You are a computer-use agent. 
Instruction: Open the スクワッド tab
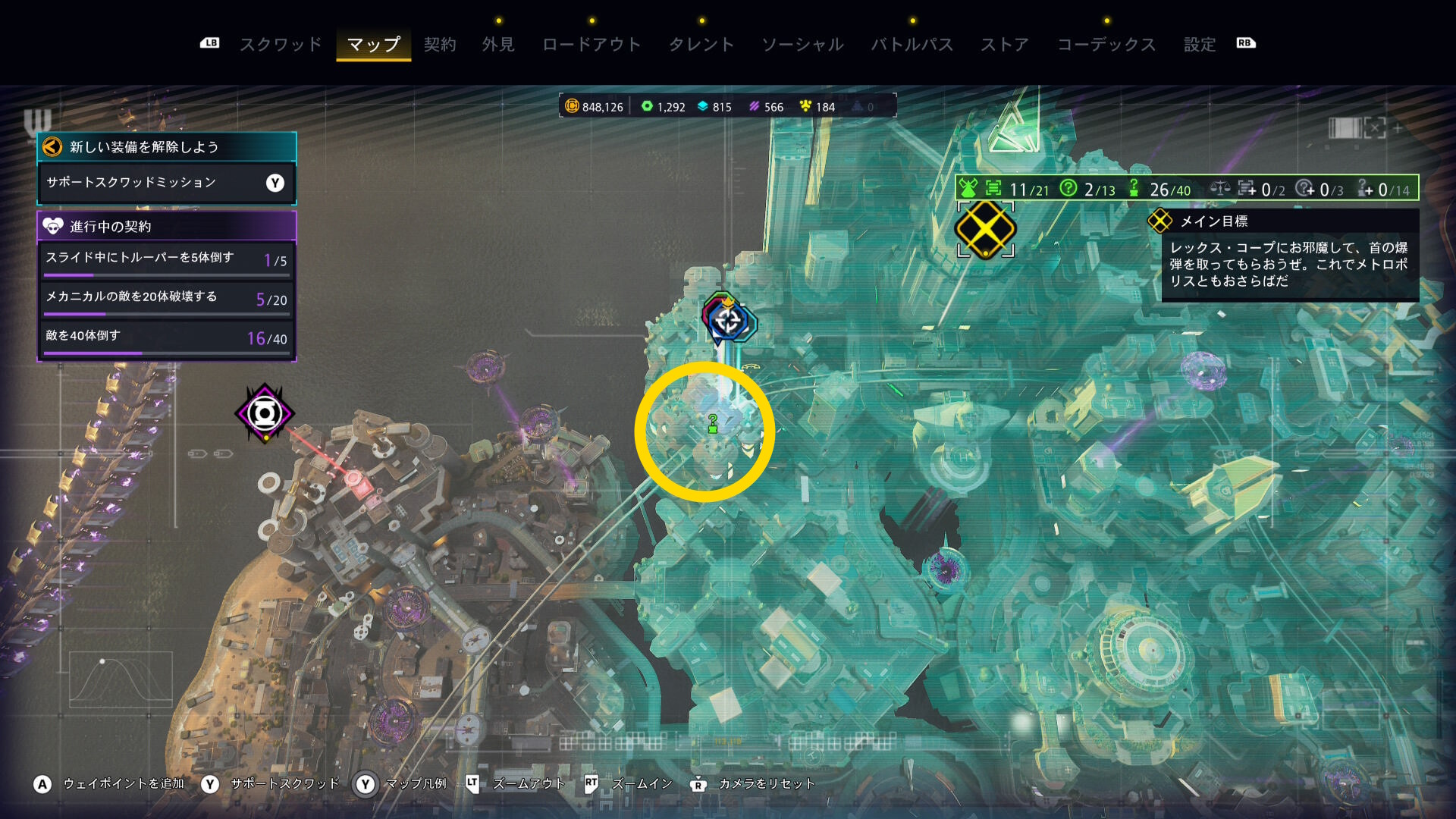[x=281, y=45]
